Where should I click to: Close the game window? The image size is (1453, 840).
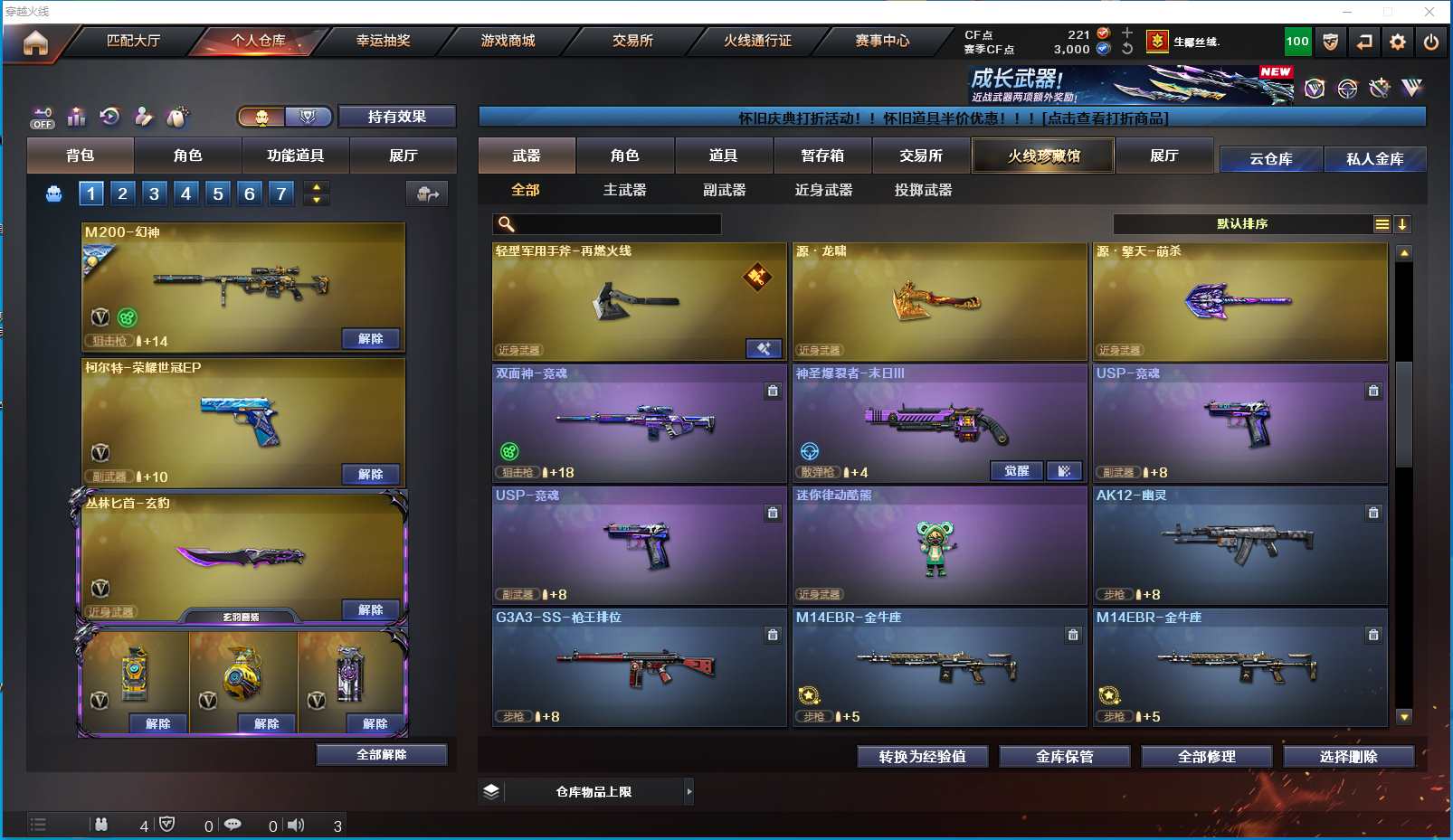point(1429,12)
